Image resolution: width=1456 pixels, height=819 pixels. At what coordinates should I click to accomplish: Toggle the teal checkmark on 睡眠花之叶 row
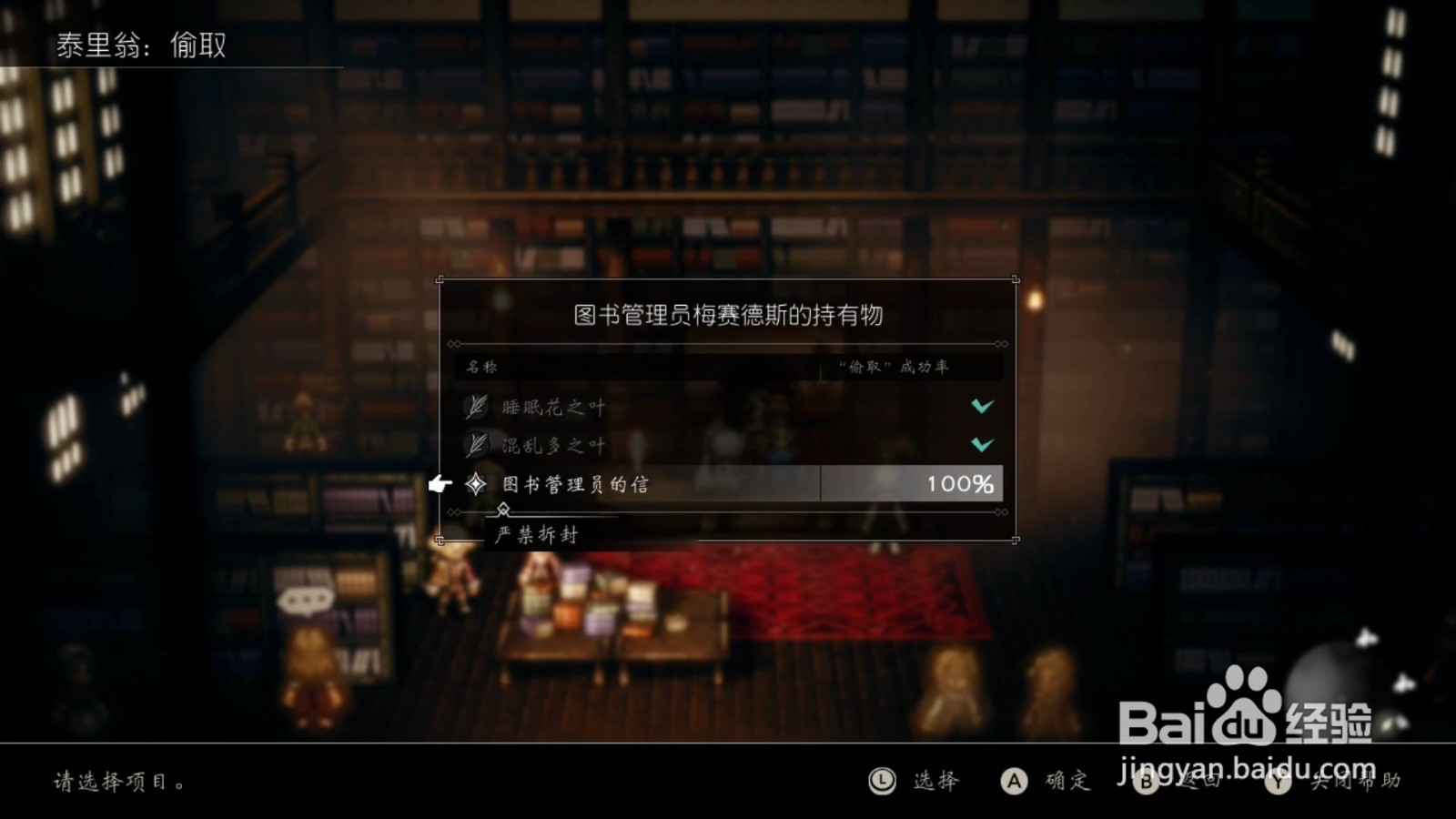983,407
